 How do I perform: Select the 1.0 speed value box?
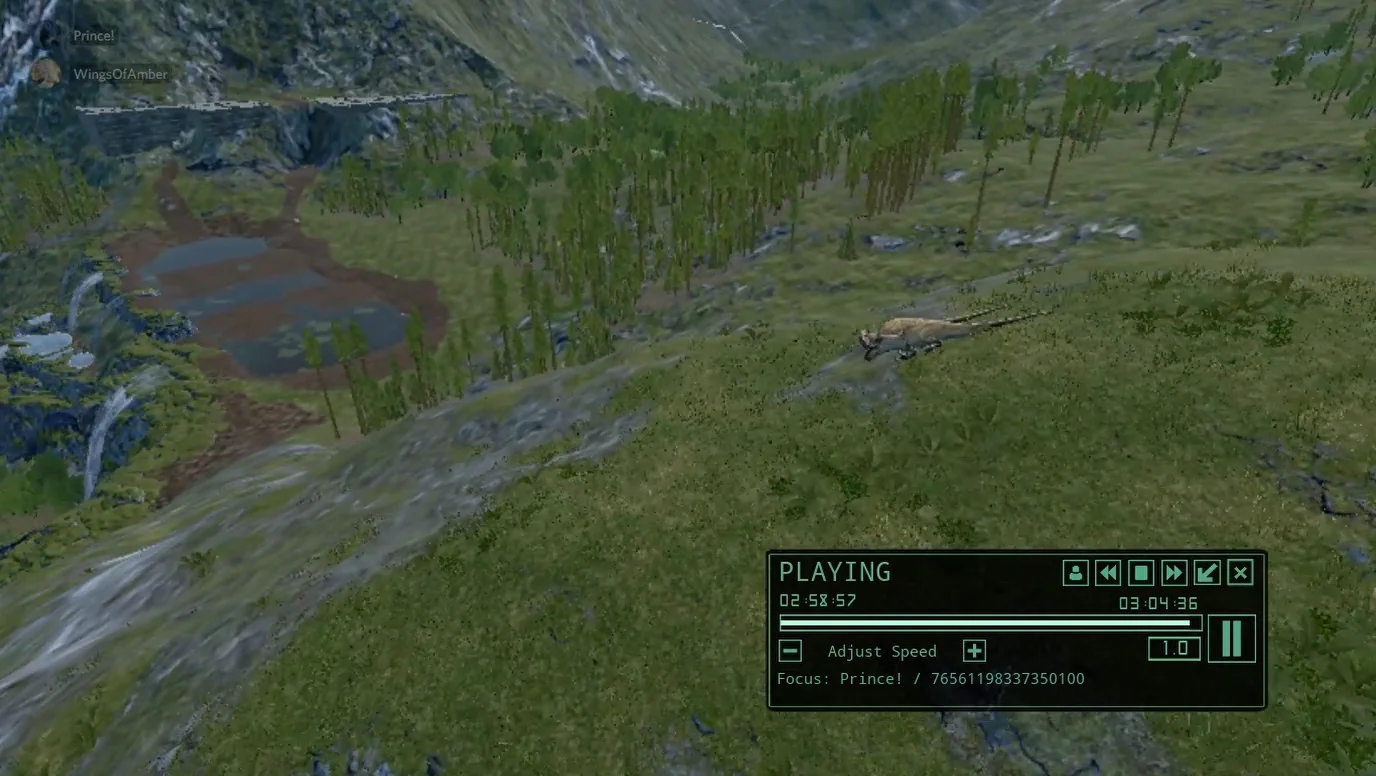(1174, 648)
